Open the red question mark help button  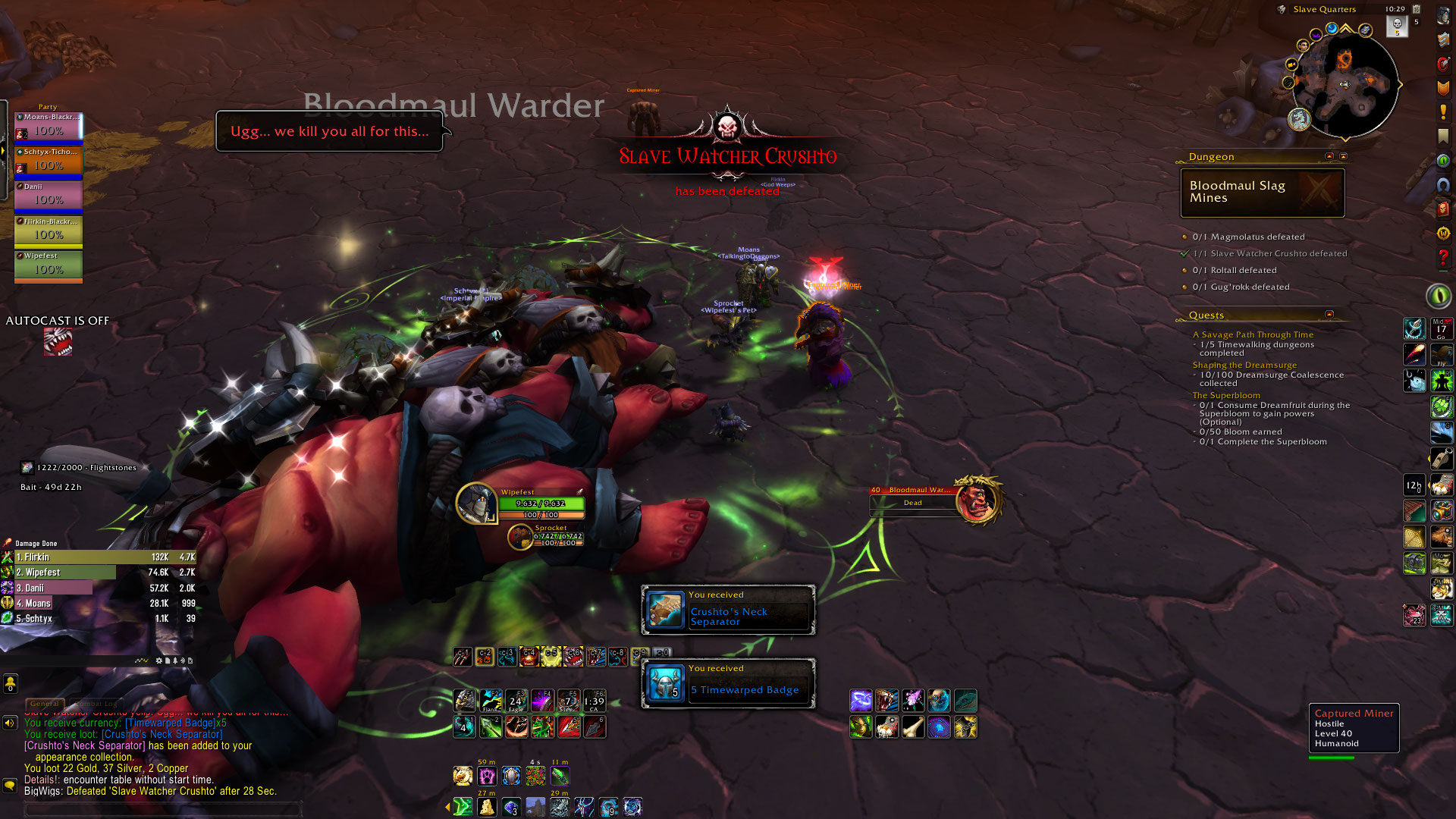coord(1443,259)
